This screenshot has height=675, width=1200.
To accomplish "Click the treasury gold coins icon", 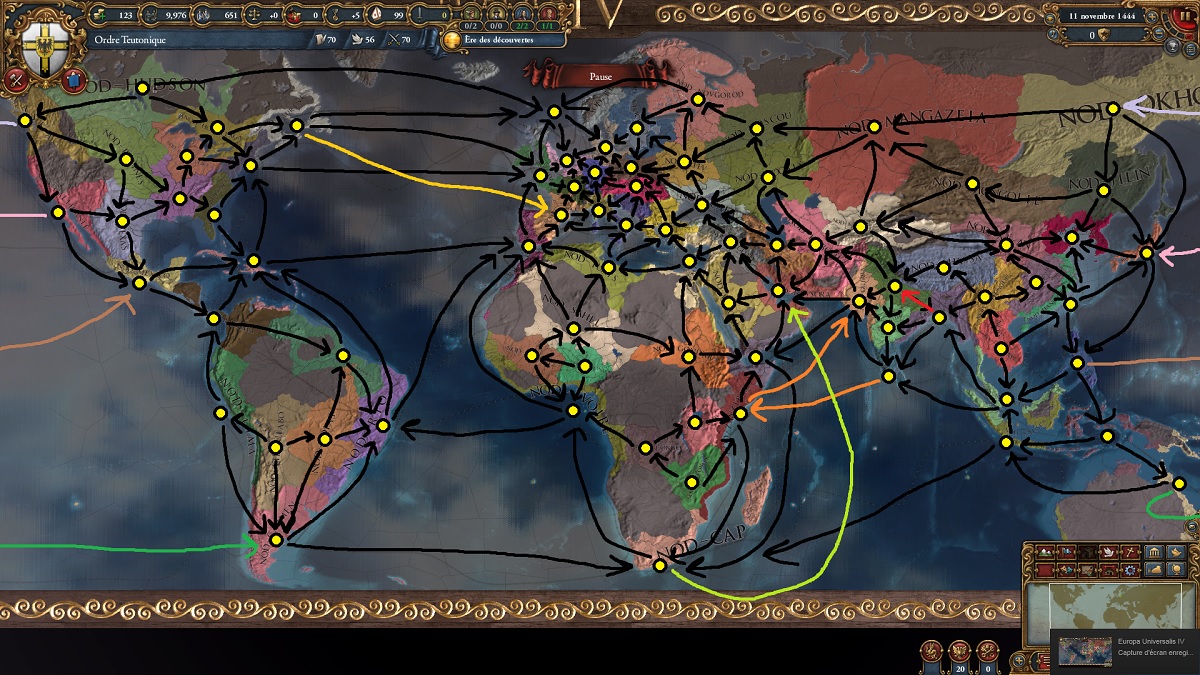I will [97, 15].
